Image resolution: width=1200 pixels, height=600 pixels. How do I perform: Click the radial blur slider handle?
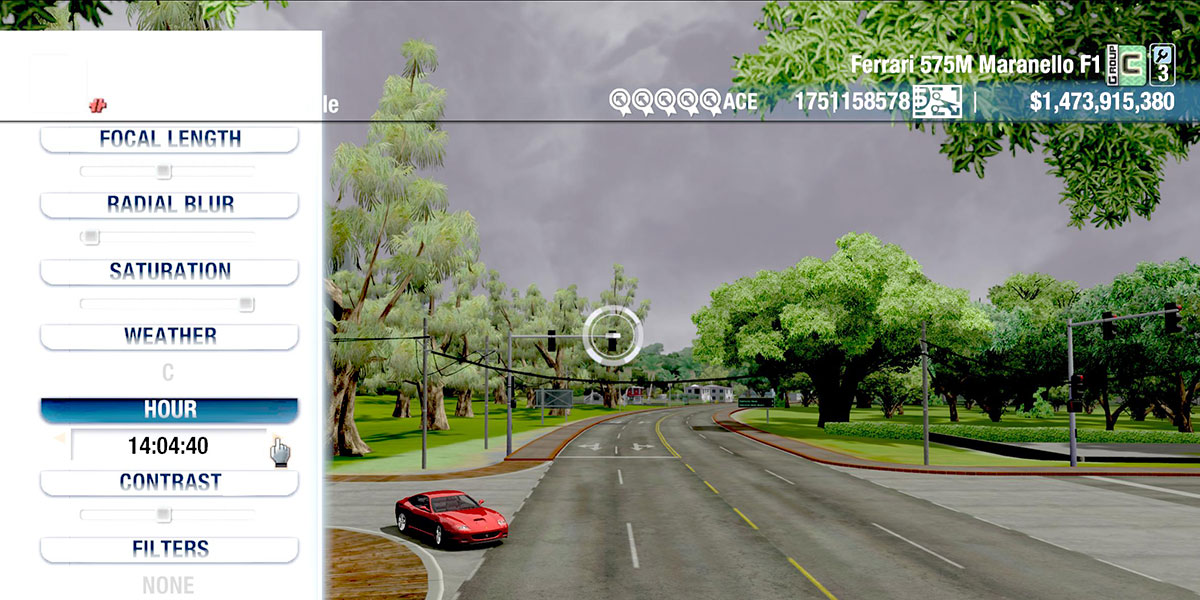tap(91, 237)
